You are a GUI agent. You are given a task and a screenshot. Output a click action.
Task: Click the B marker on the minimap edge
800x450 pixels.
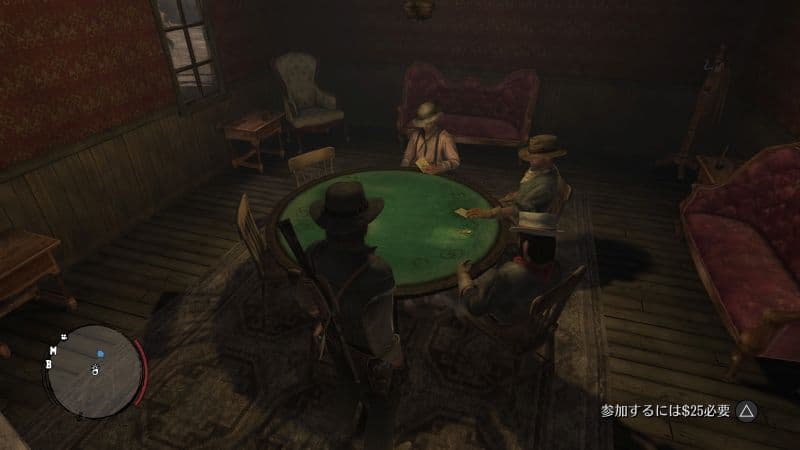48,364
